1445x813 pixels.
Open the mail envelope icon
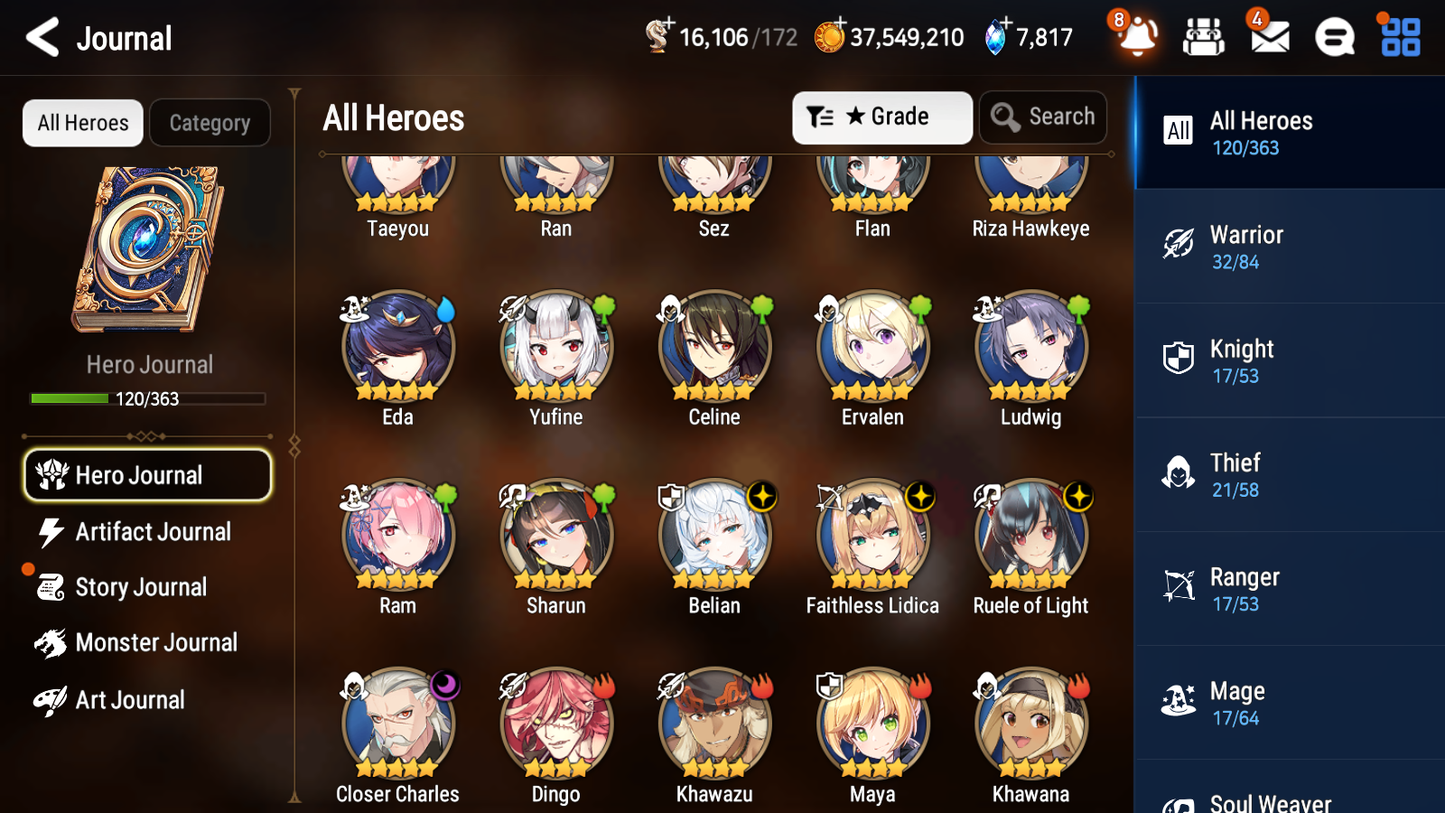coord(1269,36)
